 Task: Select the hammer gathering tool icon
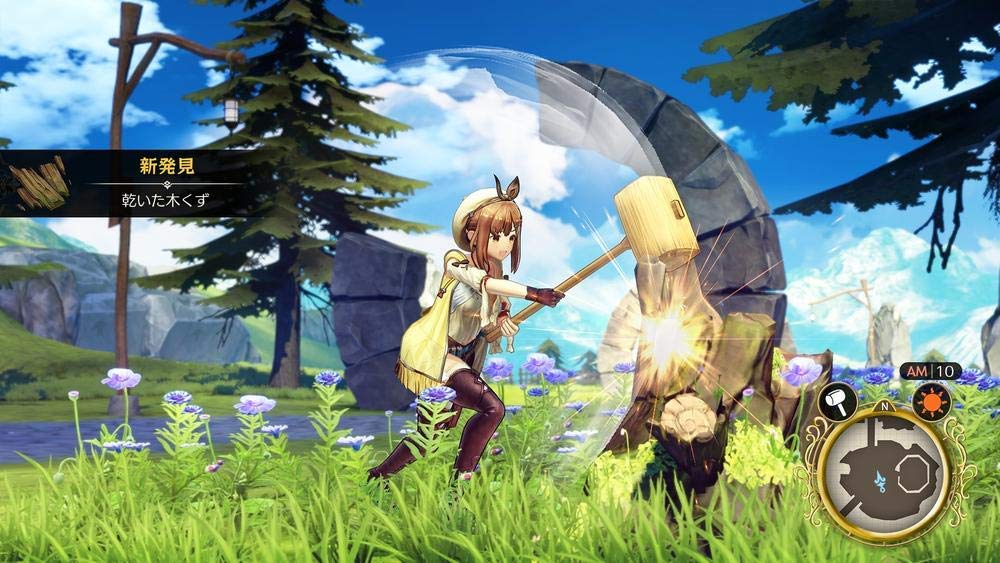pos(836,402)
